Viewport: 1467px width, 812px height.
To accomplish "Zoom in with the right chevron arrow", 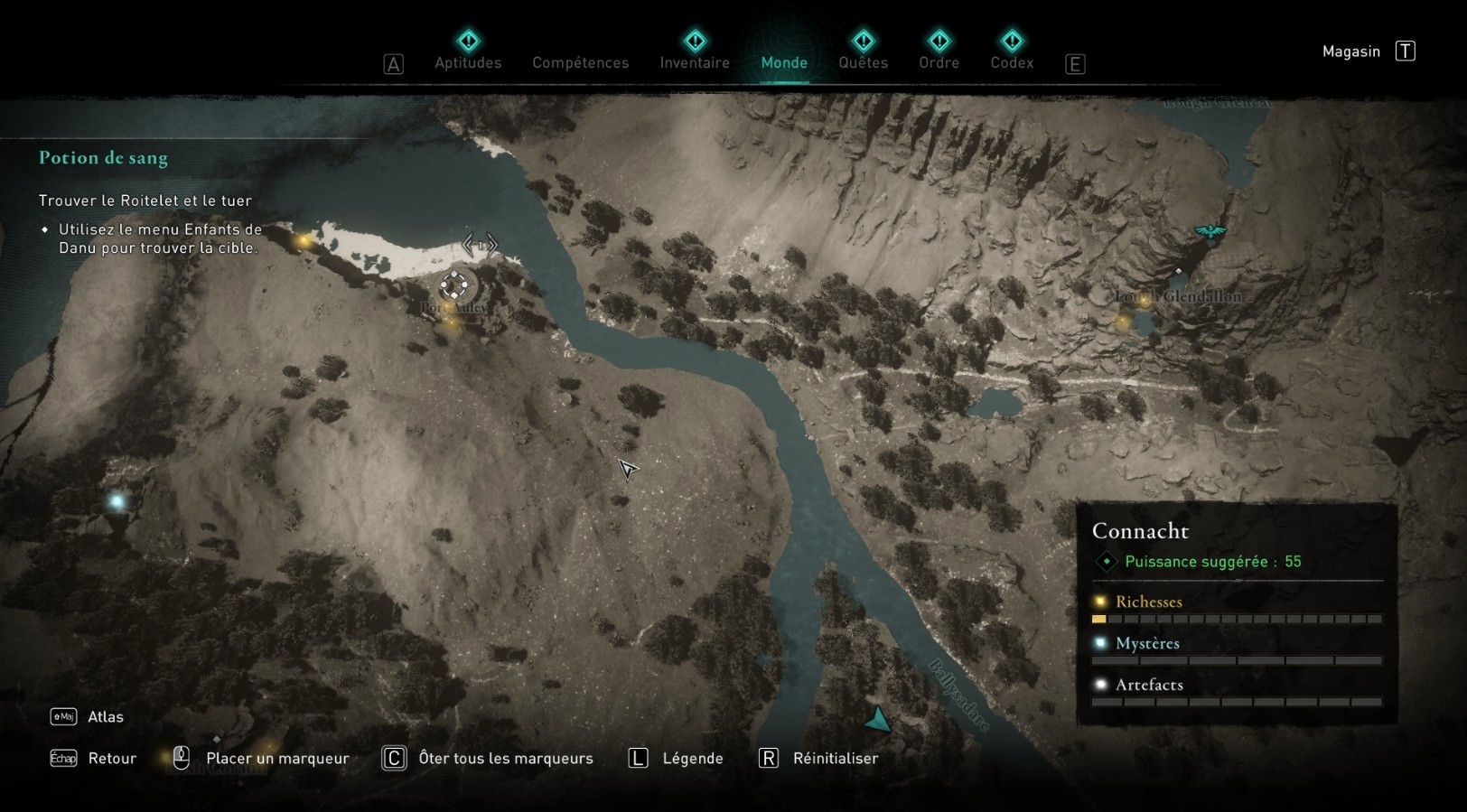I will click(491, 243).
